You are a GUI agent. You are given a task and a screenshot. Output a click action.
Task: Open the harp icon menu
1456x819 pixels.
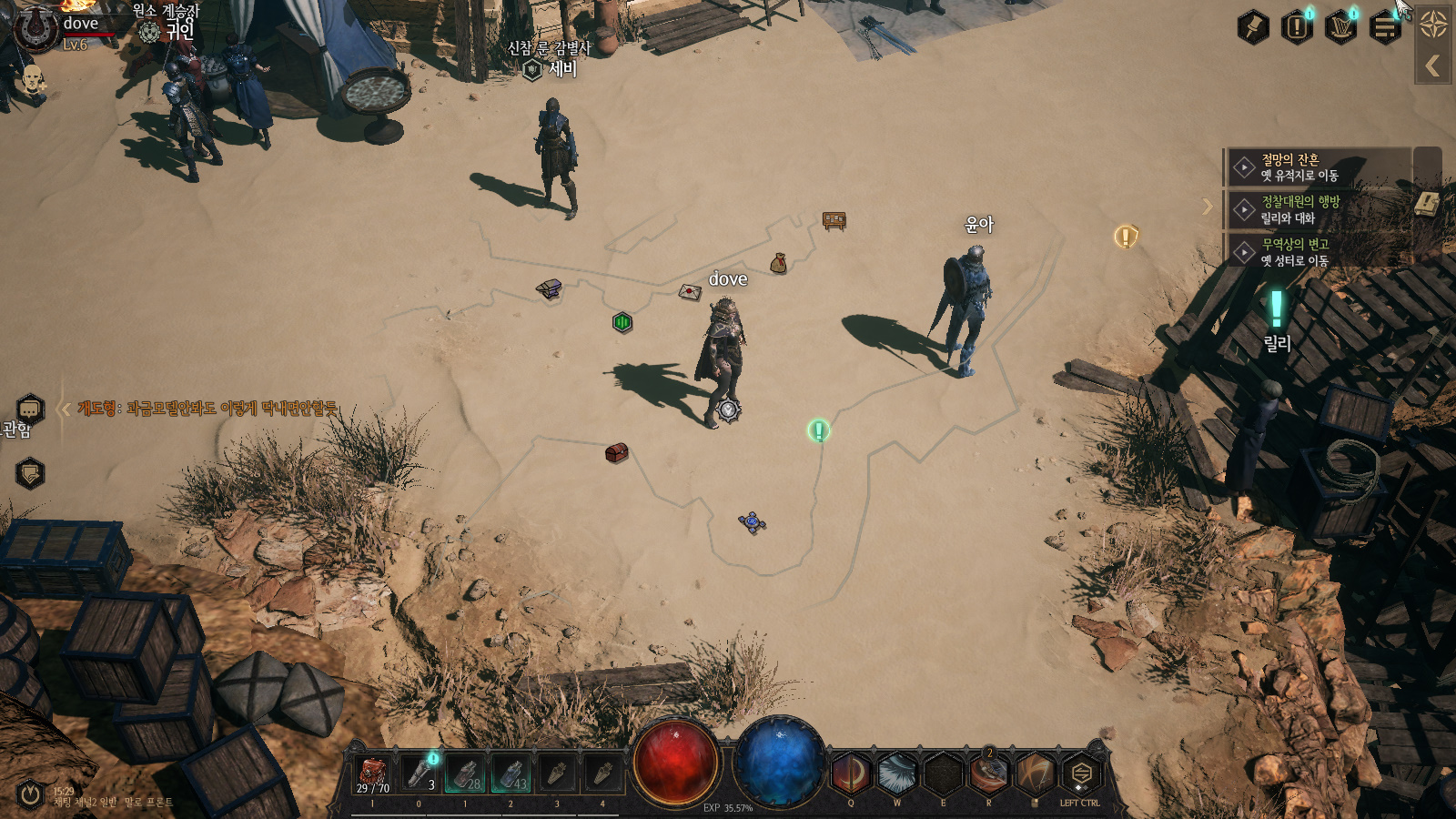pos(1340,26)
